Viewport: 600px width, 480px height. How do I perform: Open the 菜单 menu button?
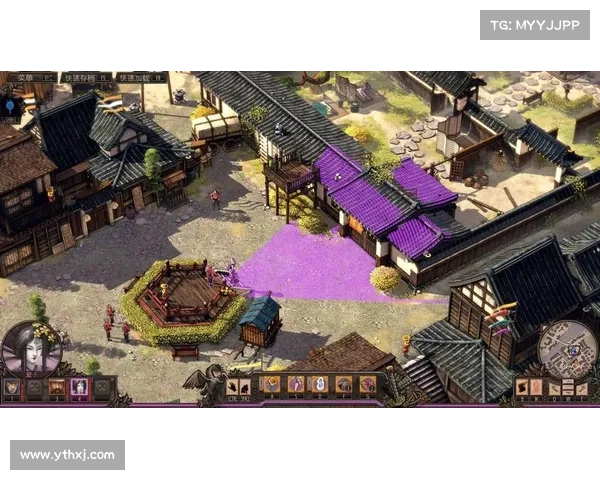click(30, 77)
